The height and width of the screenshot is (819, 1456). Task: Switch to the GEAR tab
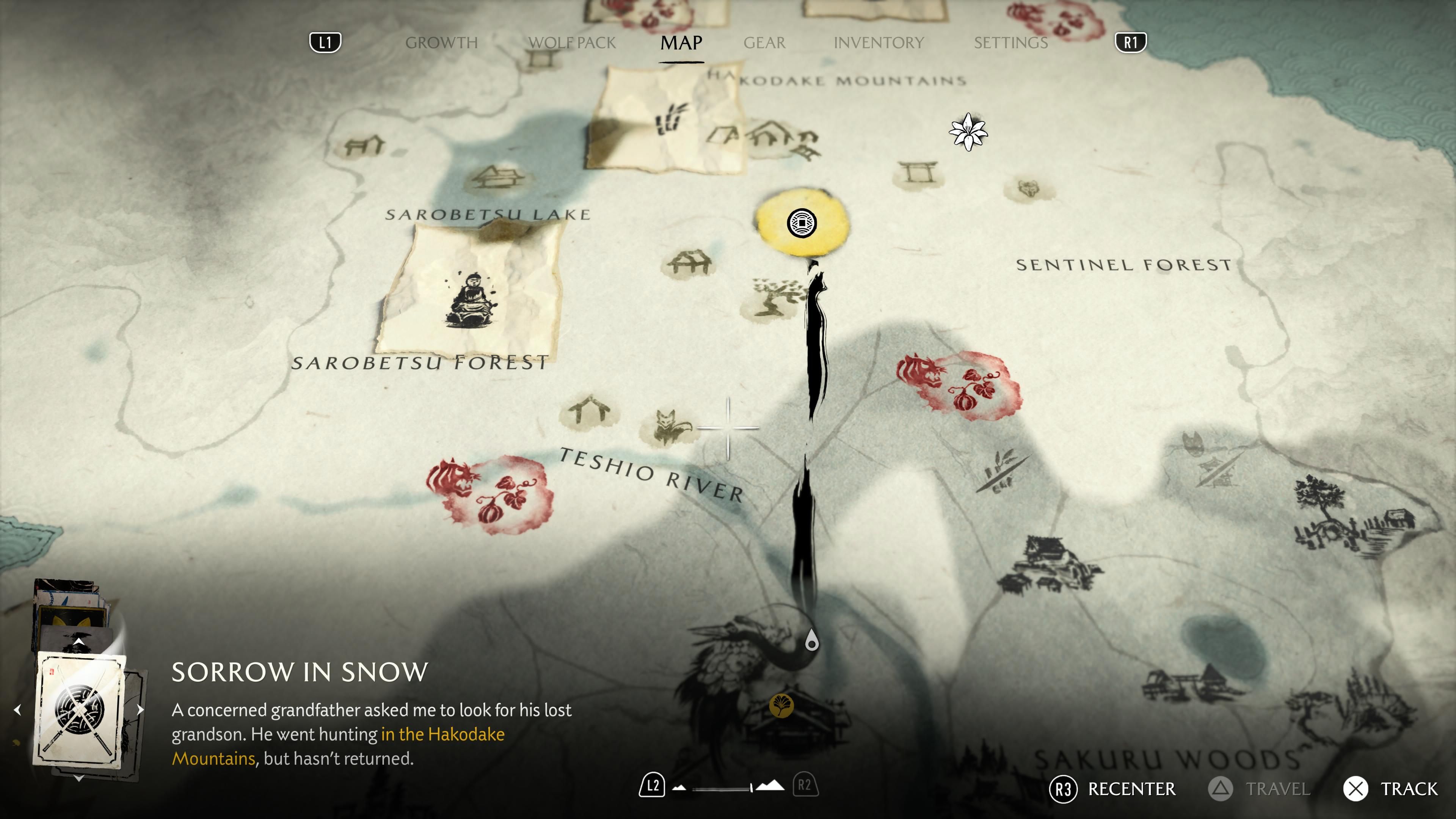764,42
